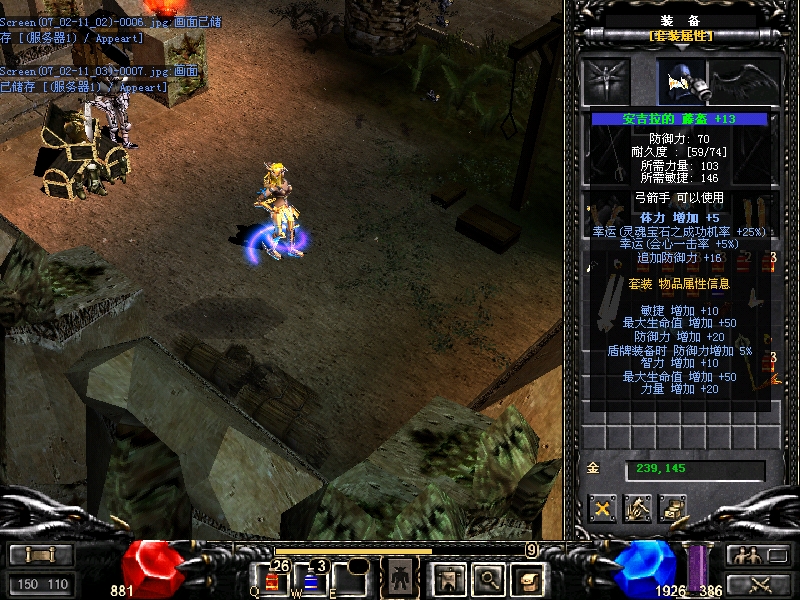Click the 套装属性 set attributes label
Image resolution: width=800 pixels, height=600 pixels.
pyautogui.click(x=680, y=36)
